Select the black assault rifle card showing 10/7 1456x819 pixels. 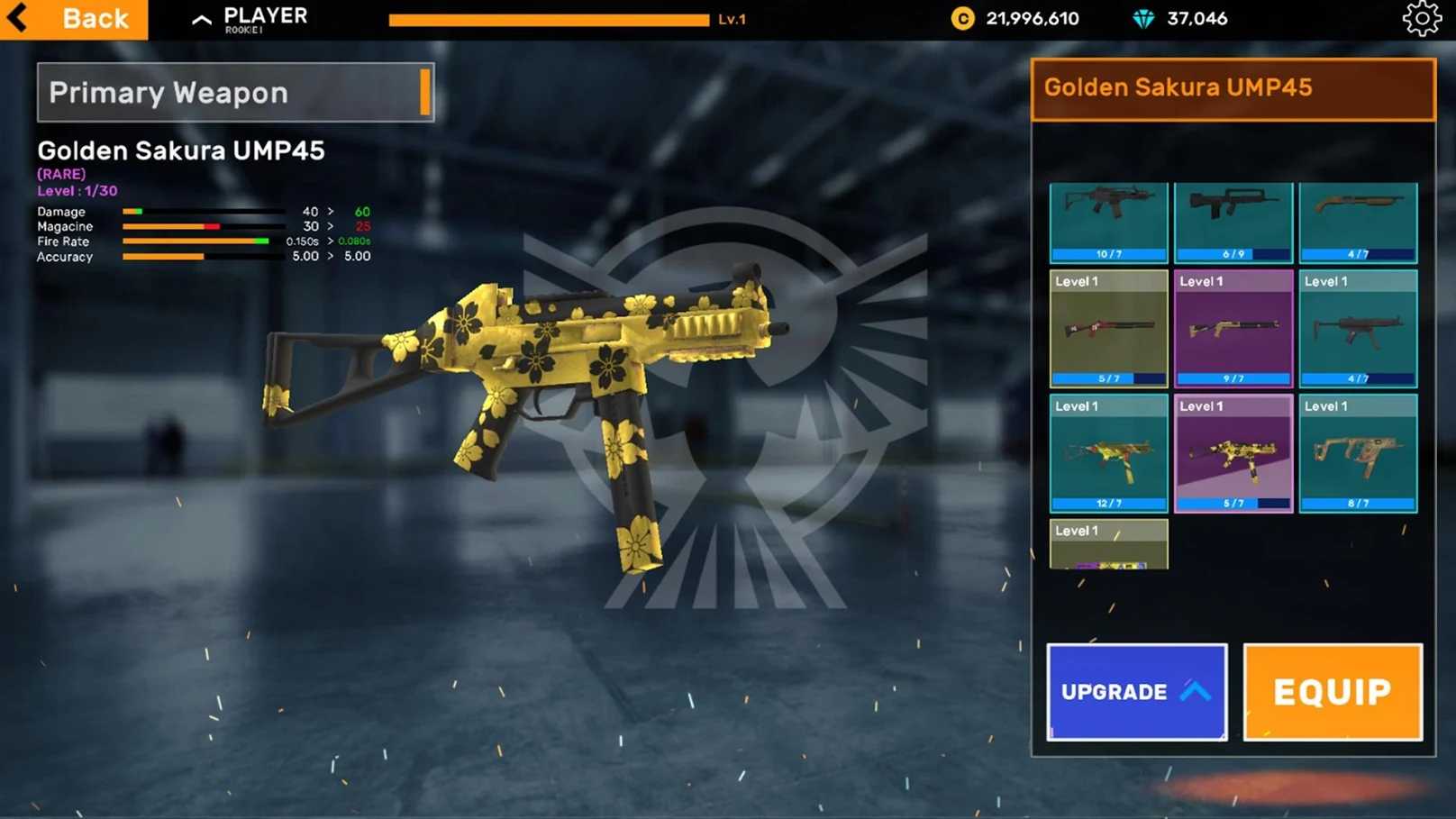click(x=1108, y=222)
